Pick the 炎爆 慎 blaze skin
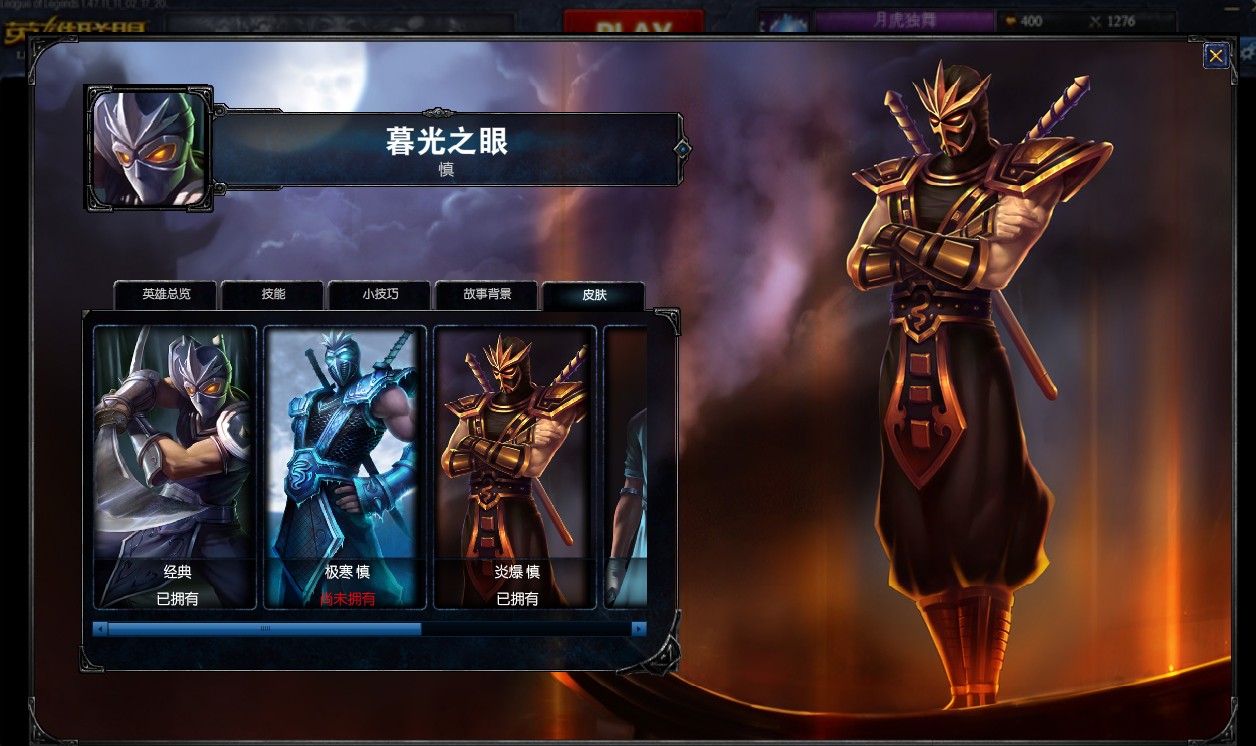This screenshot has width=1256, height=746. point(515,466)
